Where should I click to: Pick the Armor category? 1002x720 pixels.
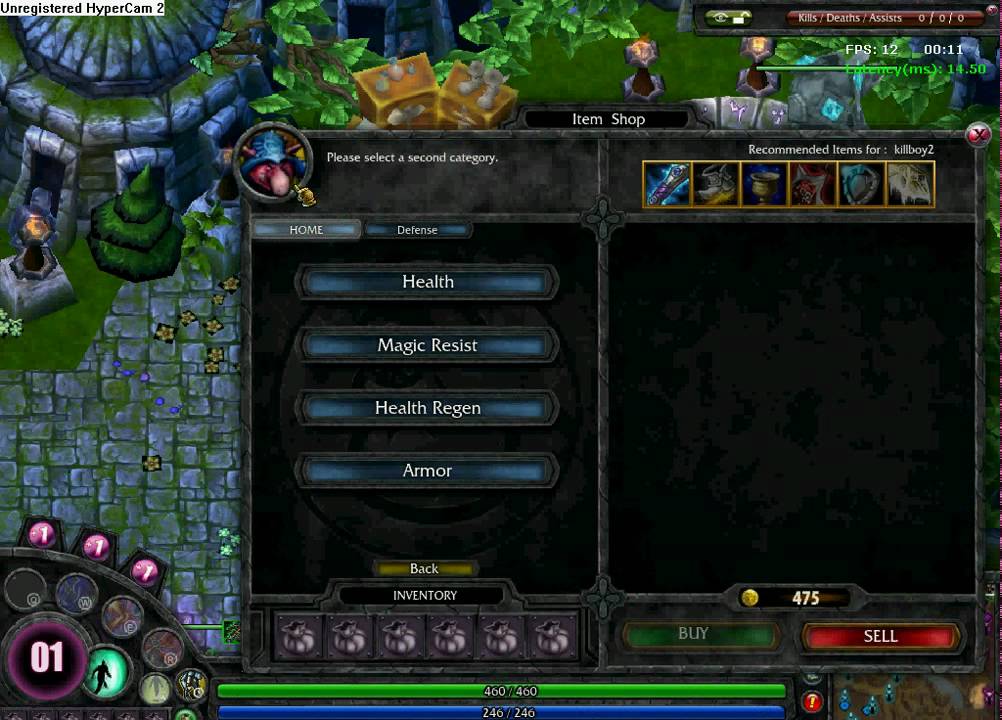[427, 471]
